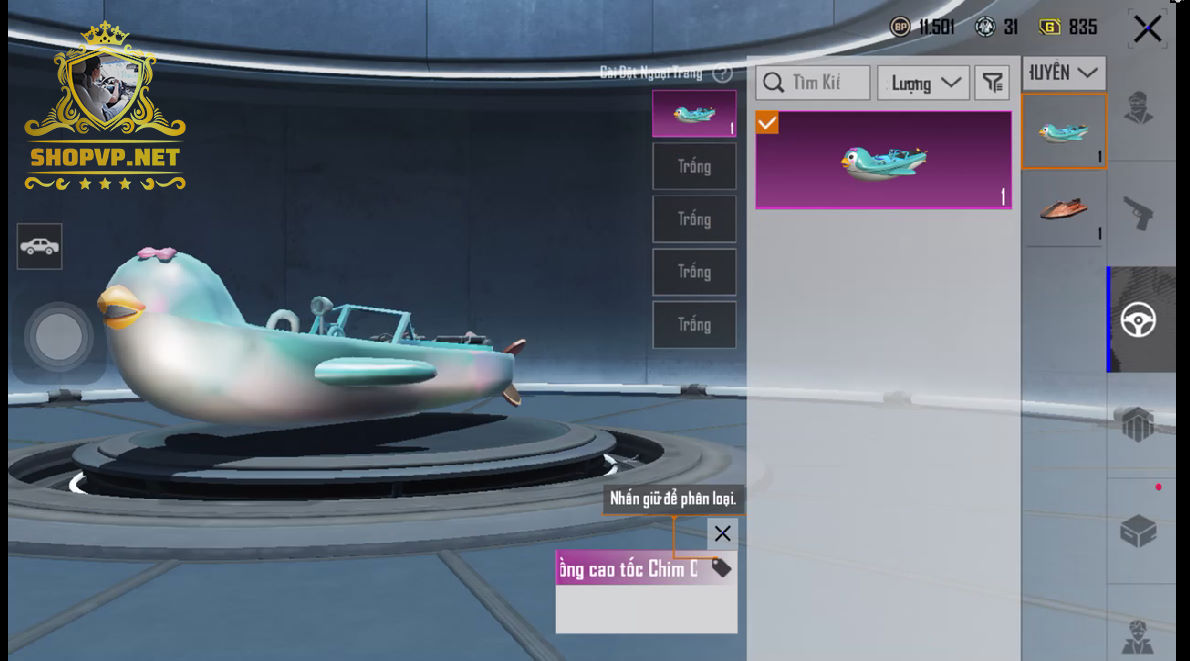
Task: Open the filter options funnel button
Action: pyautogui.click(x=992, y=83)
